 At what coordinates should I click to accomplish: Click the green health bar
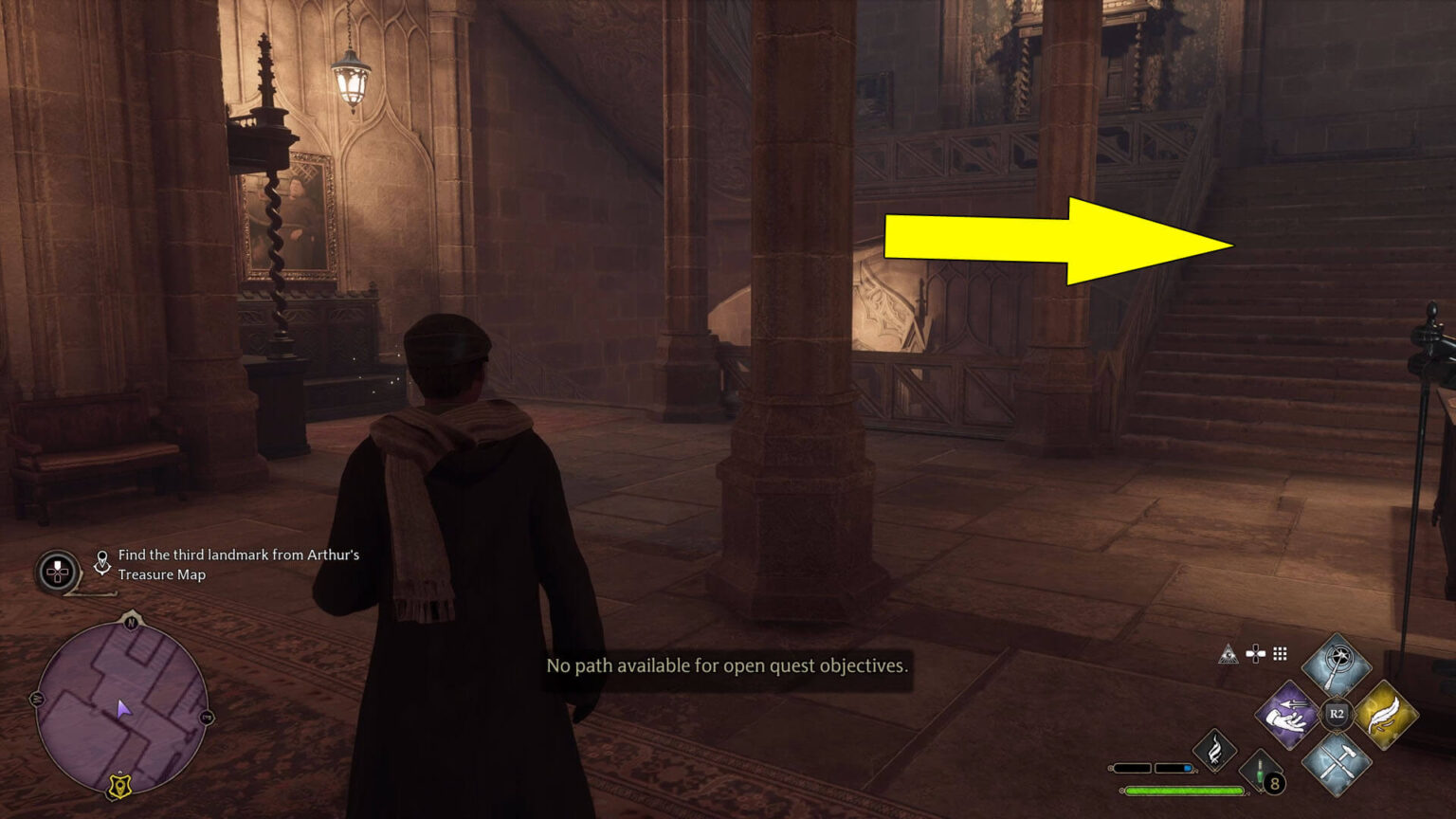click(x=1183, y=791)
